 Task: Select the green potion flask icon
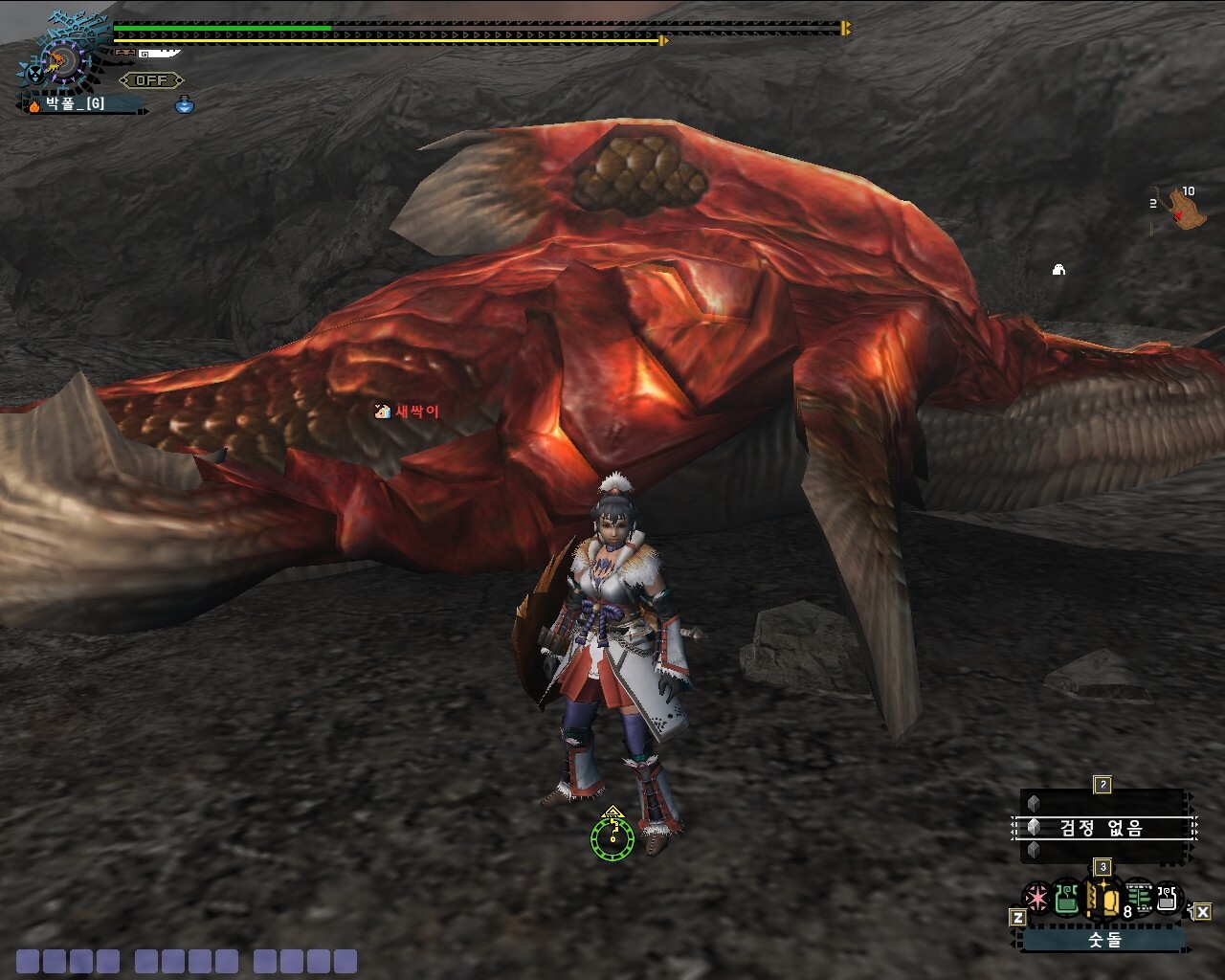(1067, 900)
